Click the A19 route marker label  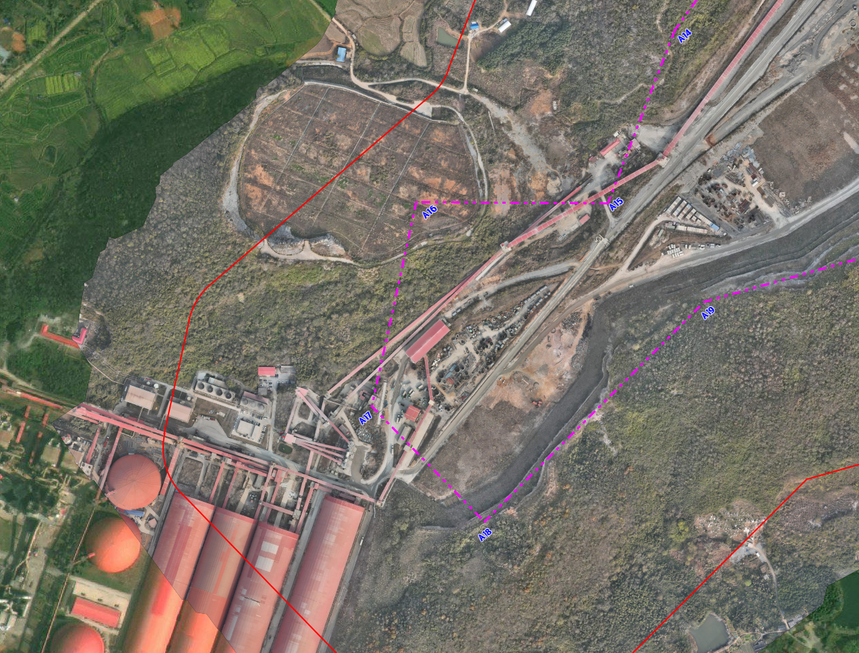pos(708,313)
